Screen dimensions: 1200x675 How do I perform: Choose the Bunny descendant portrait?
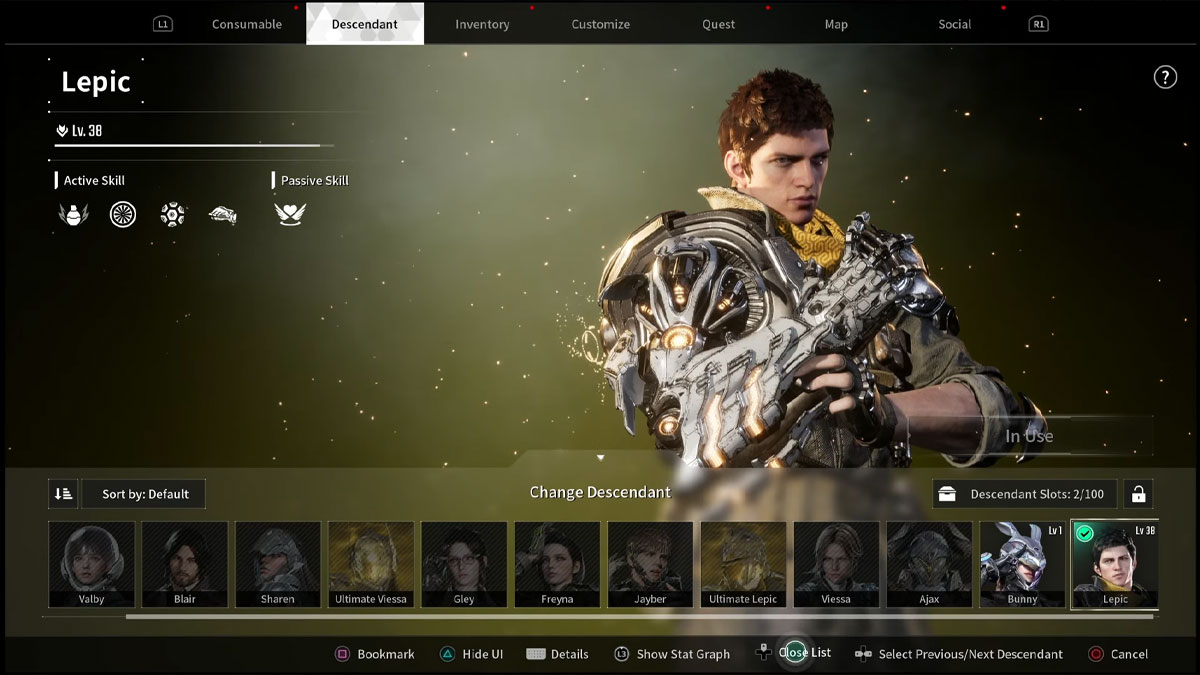[1022, 564]
